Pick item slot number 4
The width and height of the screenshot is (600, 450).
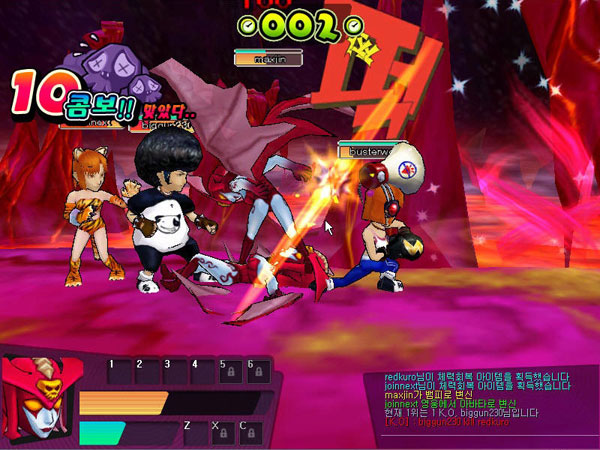click(x=203, y=372)
